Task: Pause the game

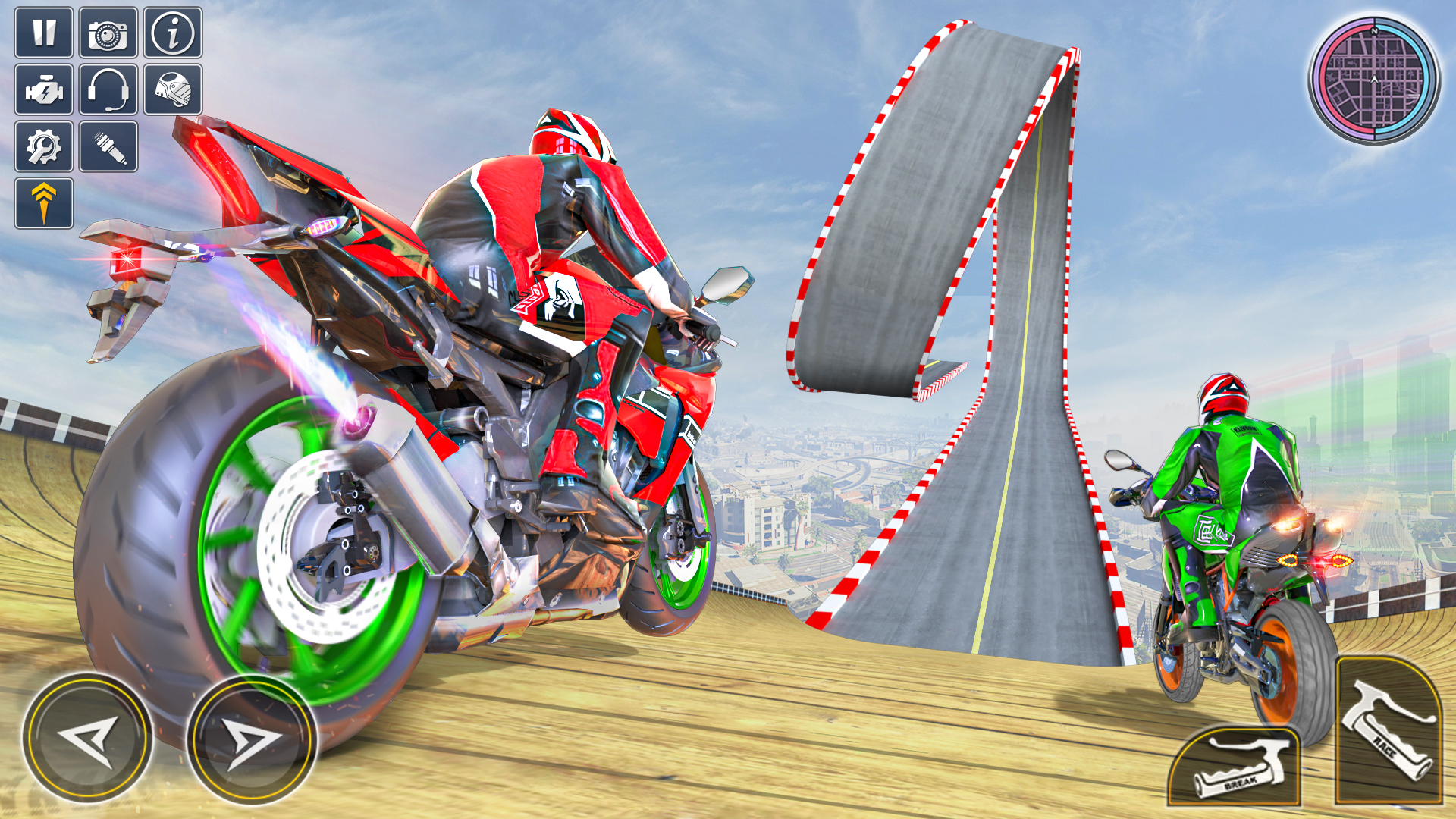Action: pyautogui.click(x=45, y=33)
